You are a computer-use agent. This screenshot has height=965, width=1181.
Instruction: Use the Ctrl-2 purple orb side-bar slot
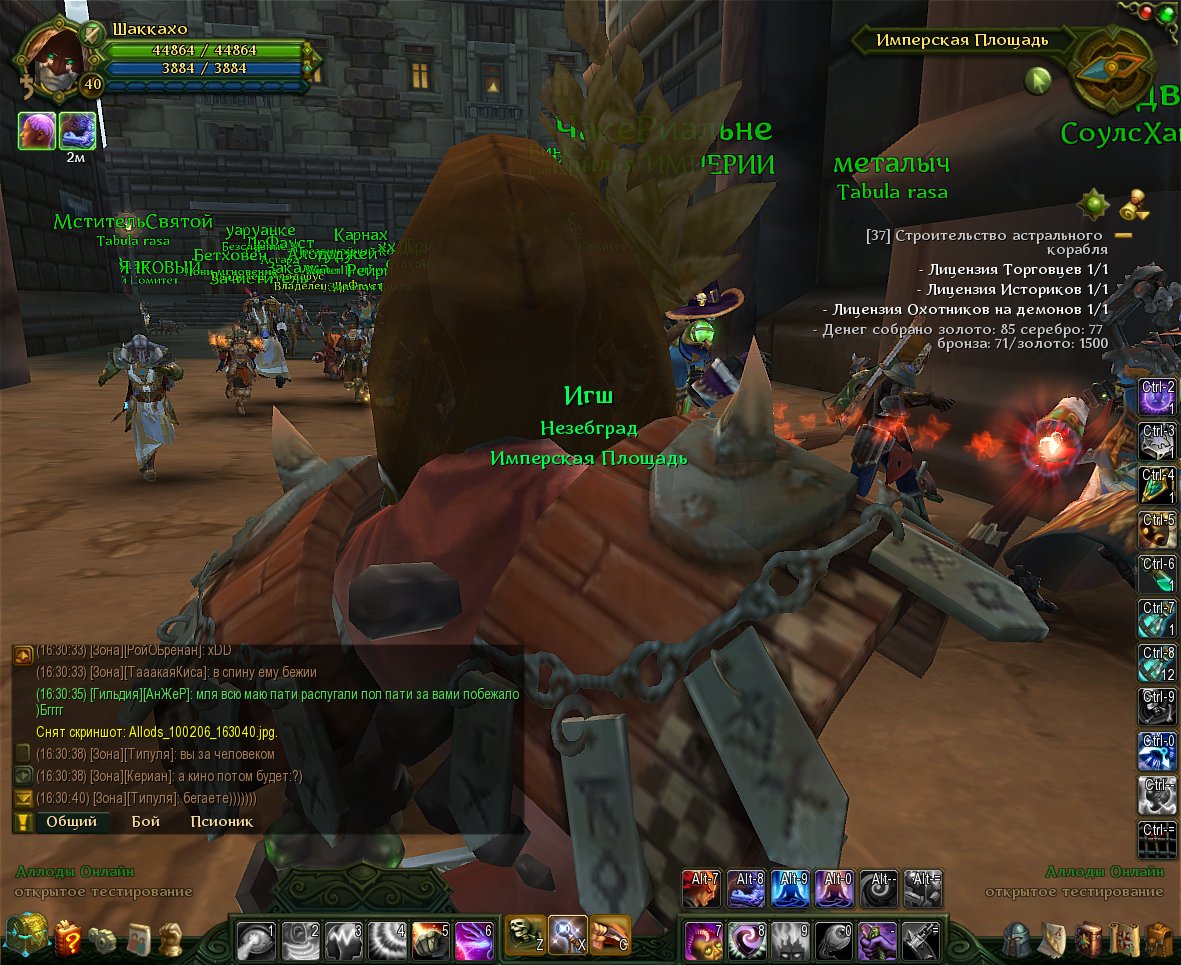pos(1157,396)
